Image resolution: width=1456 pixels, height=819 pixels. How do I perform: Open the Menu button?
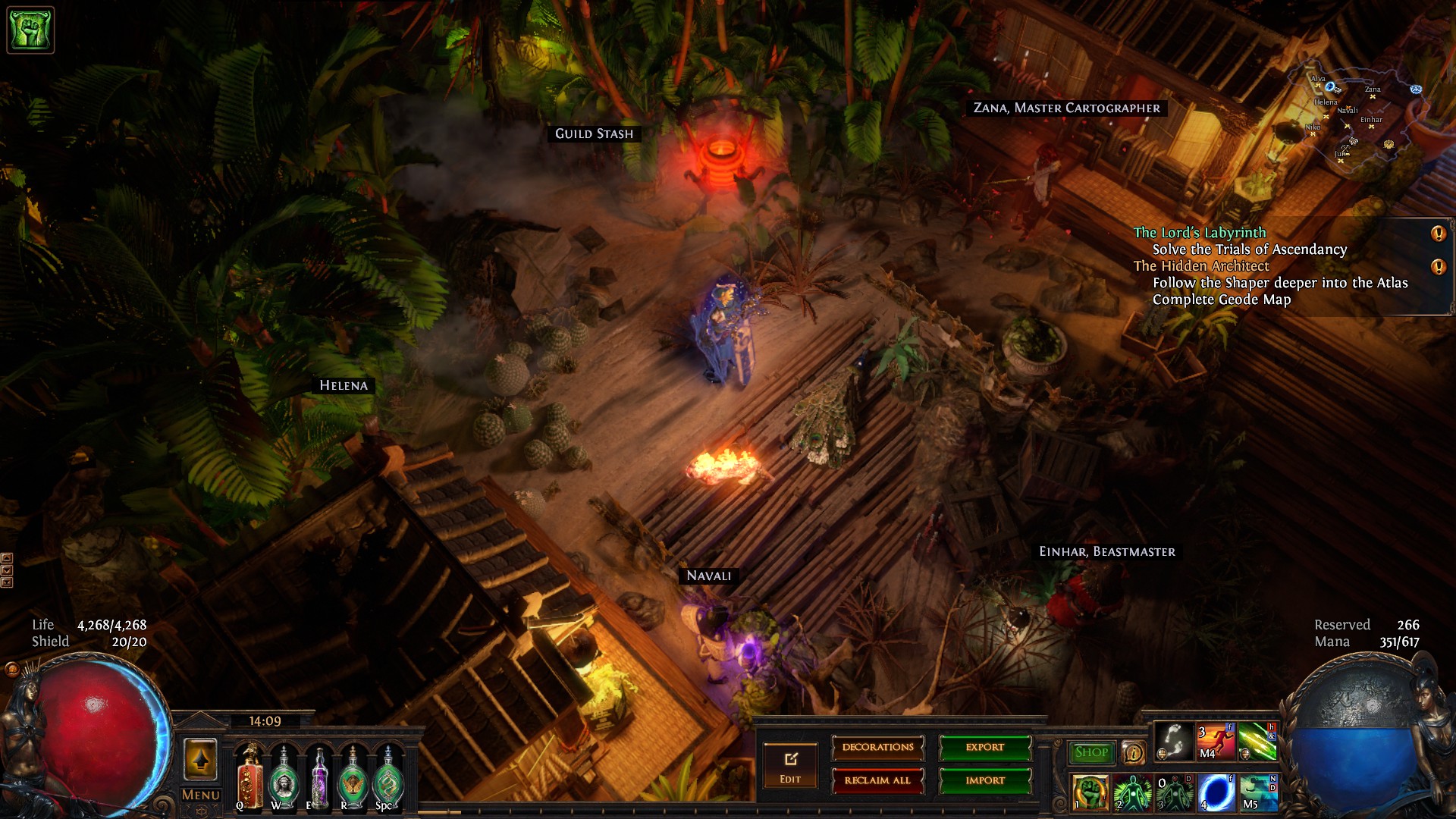(200, 795)
